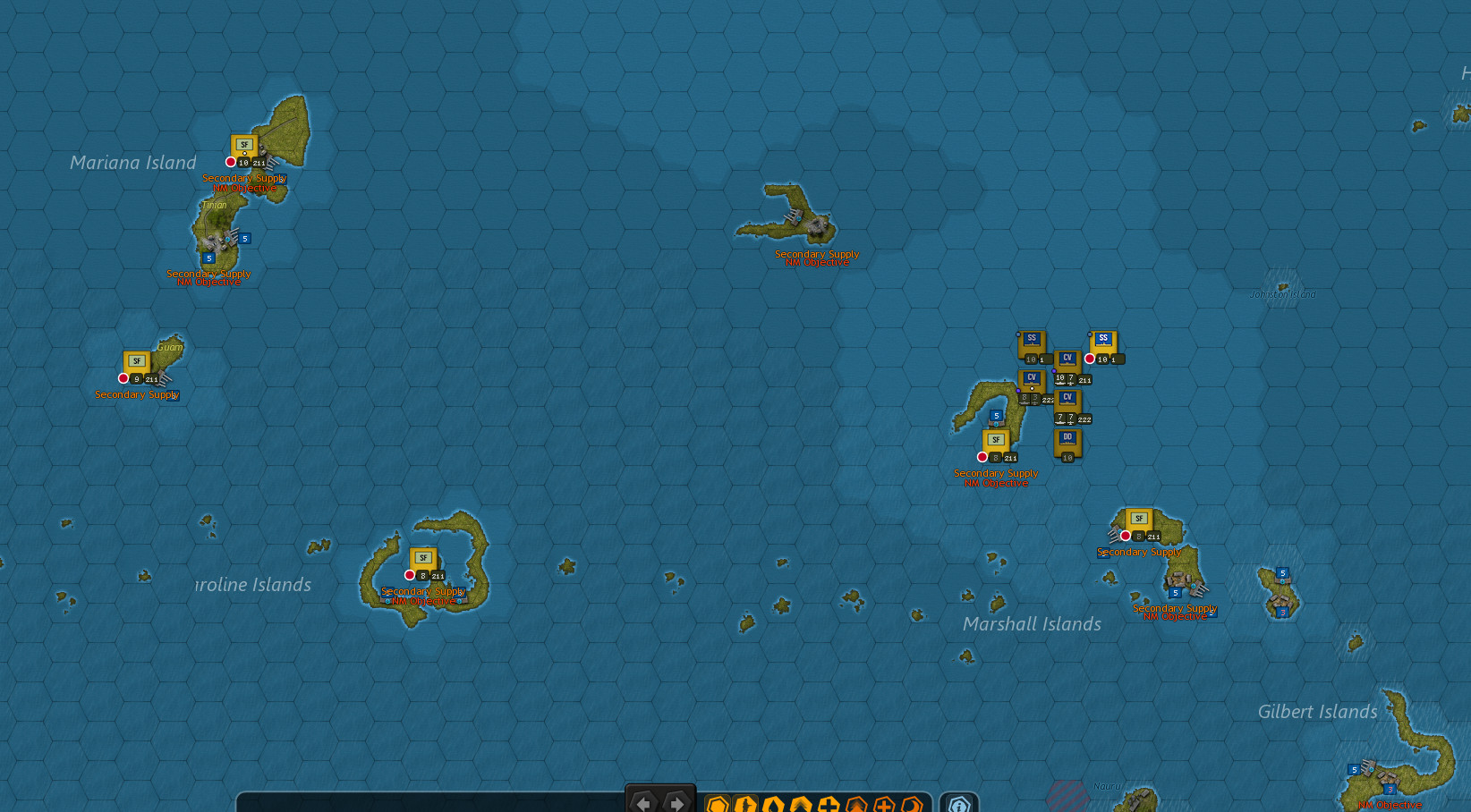This screenshot has height=812, width=1471.
Task: Click the right navigation arrow button
Action: point(676,803)
